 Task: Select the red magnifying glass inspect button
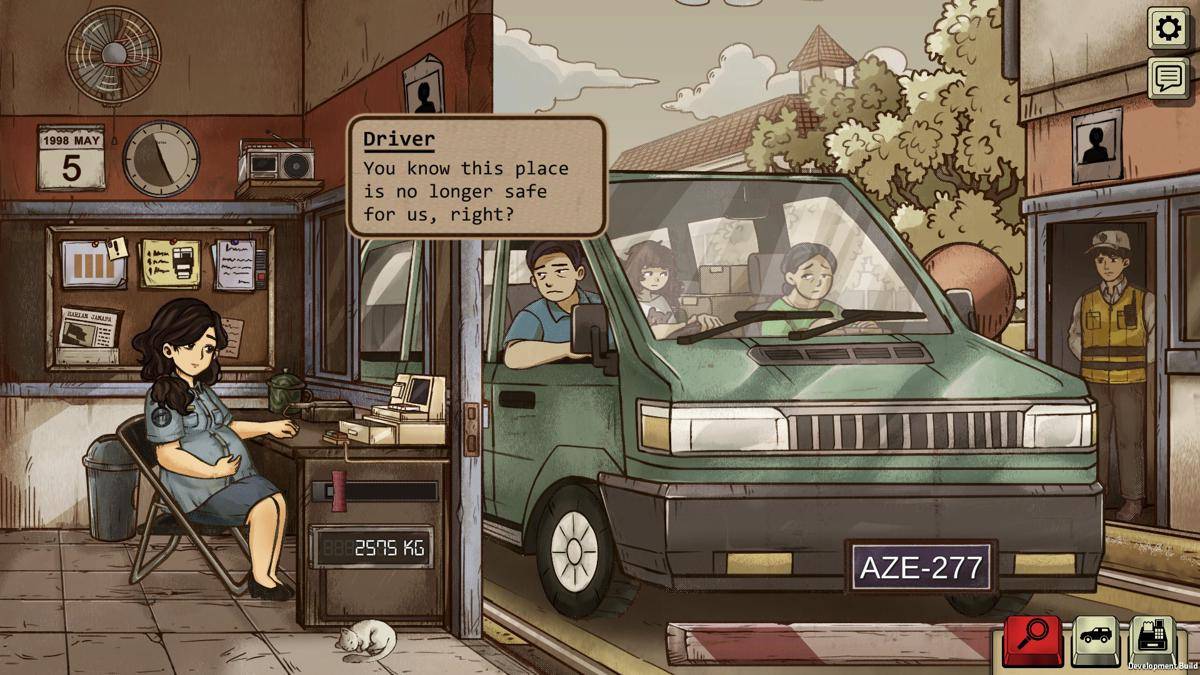pyautogui.click(x=1032, y=640)
